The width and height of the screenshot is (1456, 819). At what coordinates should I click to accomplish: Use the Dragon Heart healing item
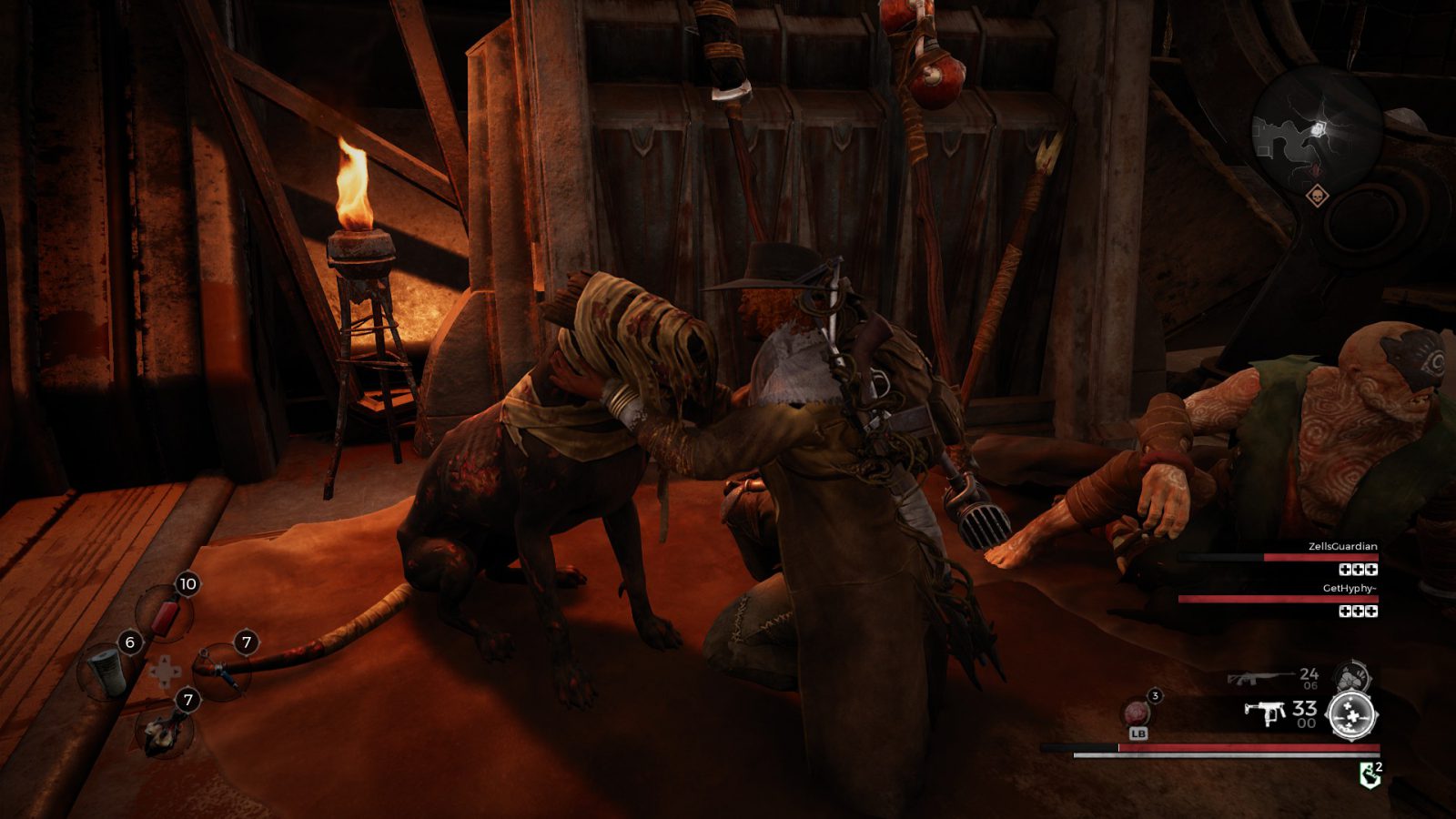1137,713
